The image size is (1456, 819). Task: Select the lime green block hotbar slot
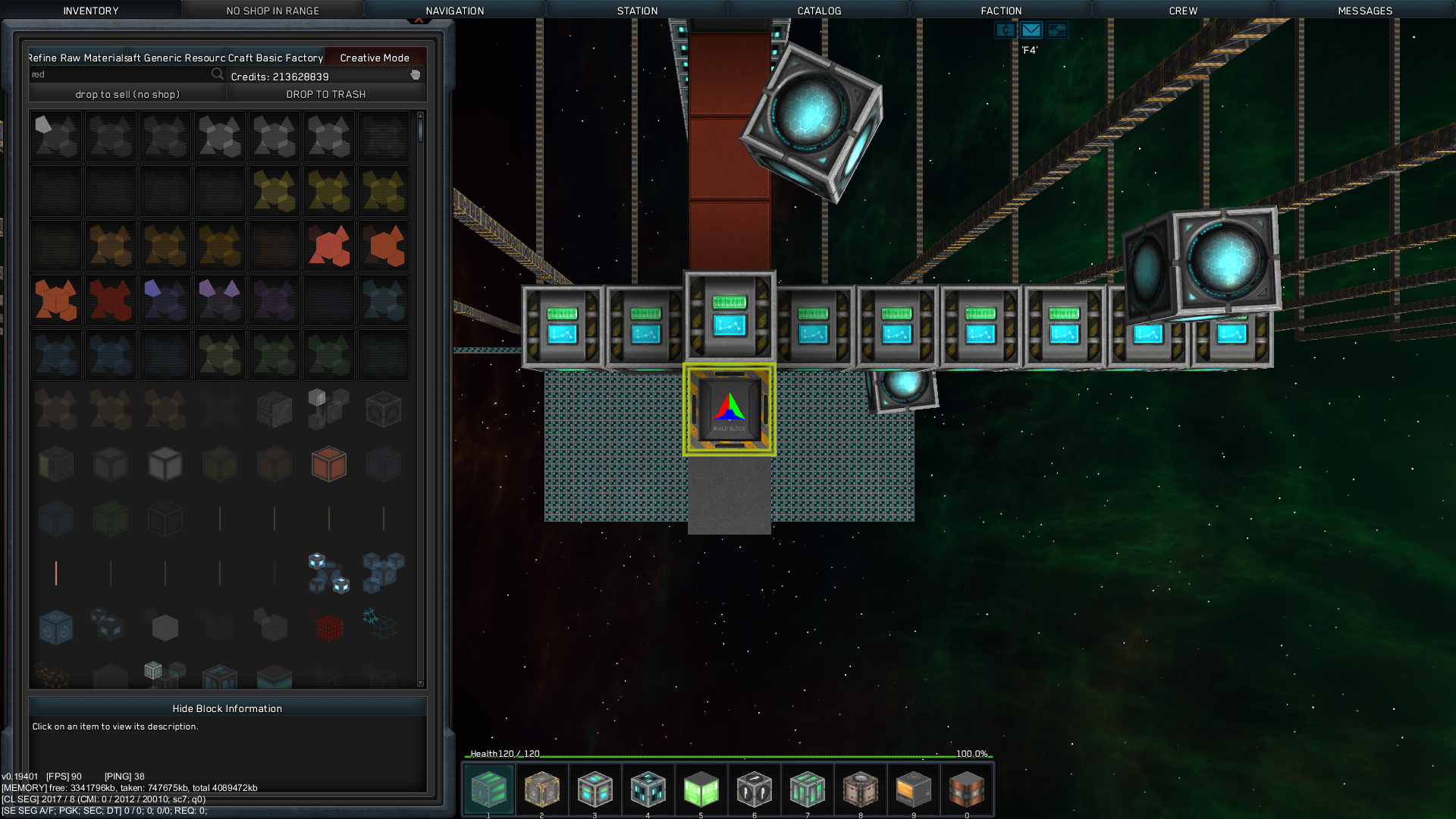(701, 789)
